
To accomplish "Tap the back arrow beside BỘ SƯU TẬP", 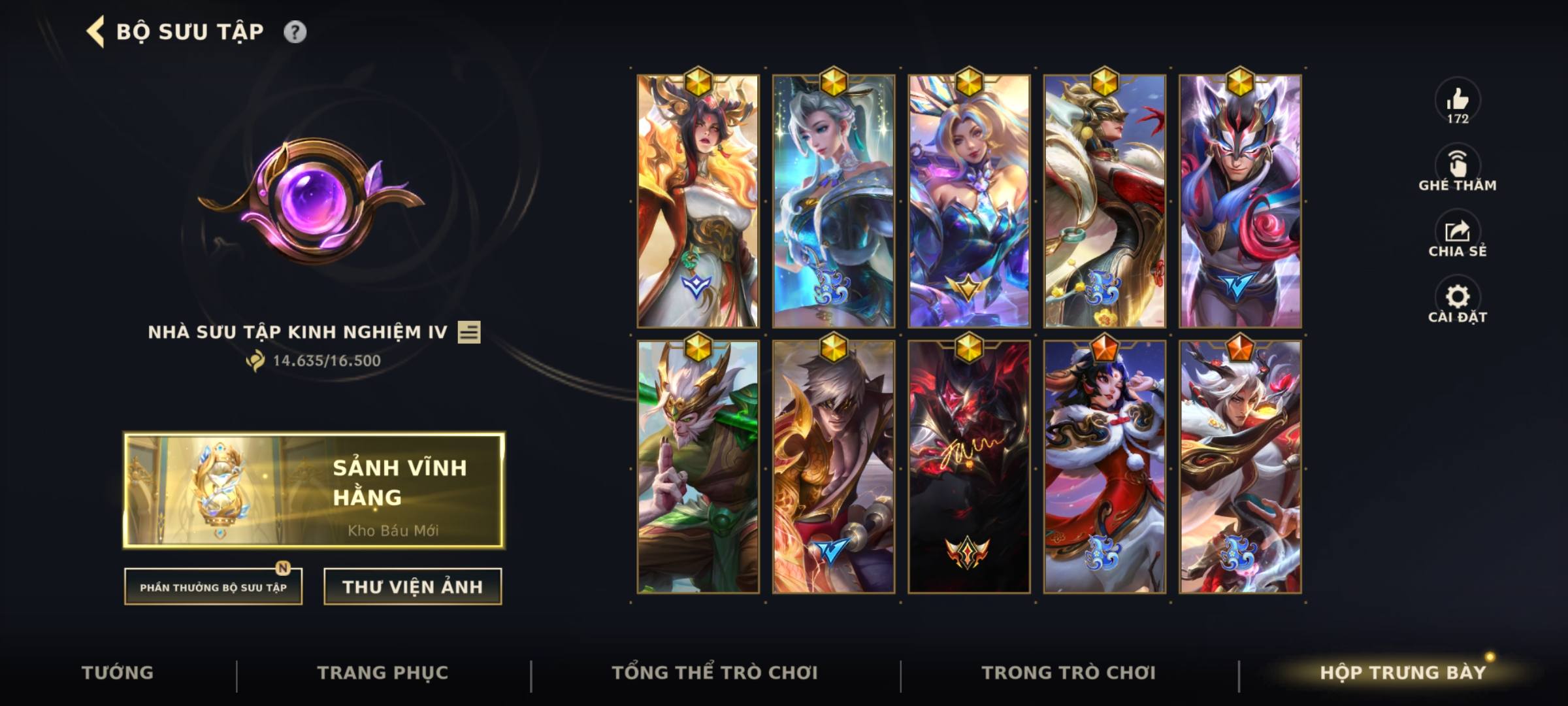I will point(95,30).
